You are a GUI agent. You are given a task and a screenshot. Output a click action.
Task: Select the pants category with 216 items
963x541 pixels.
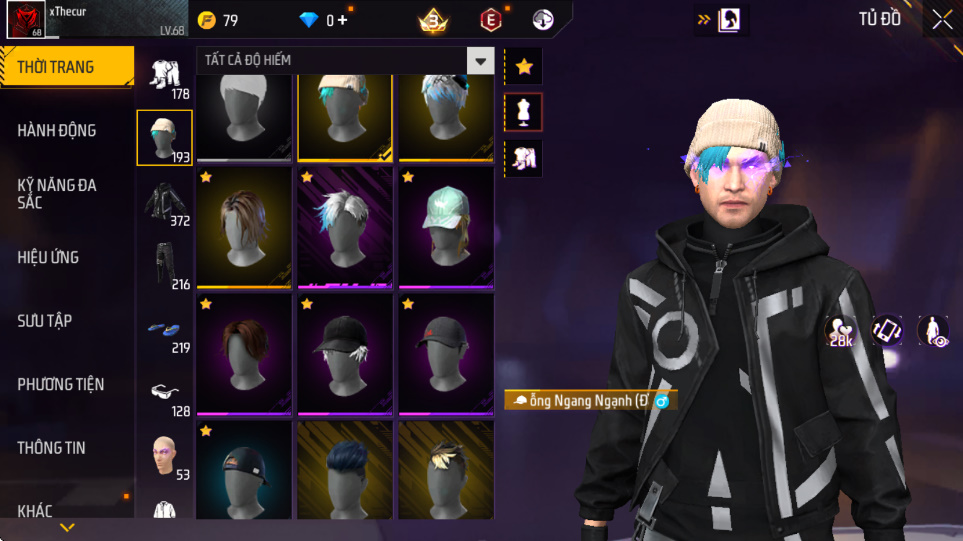point(165,264)
